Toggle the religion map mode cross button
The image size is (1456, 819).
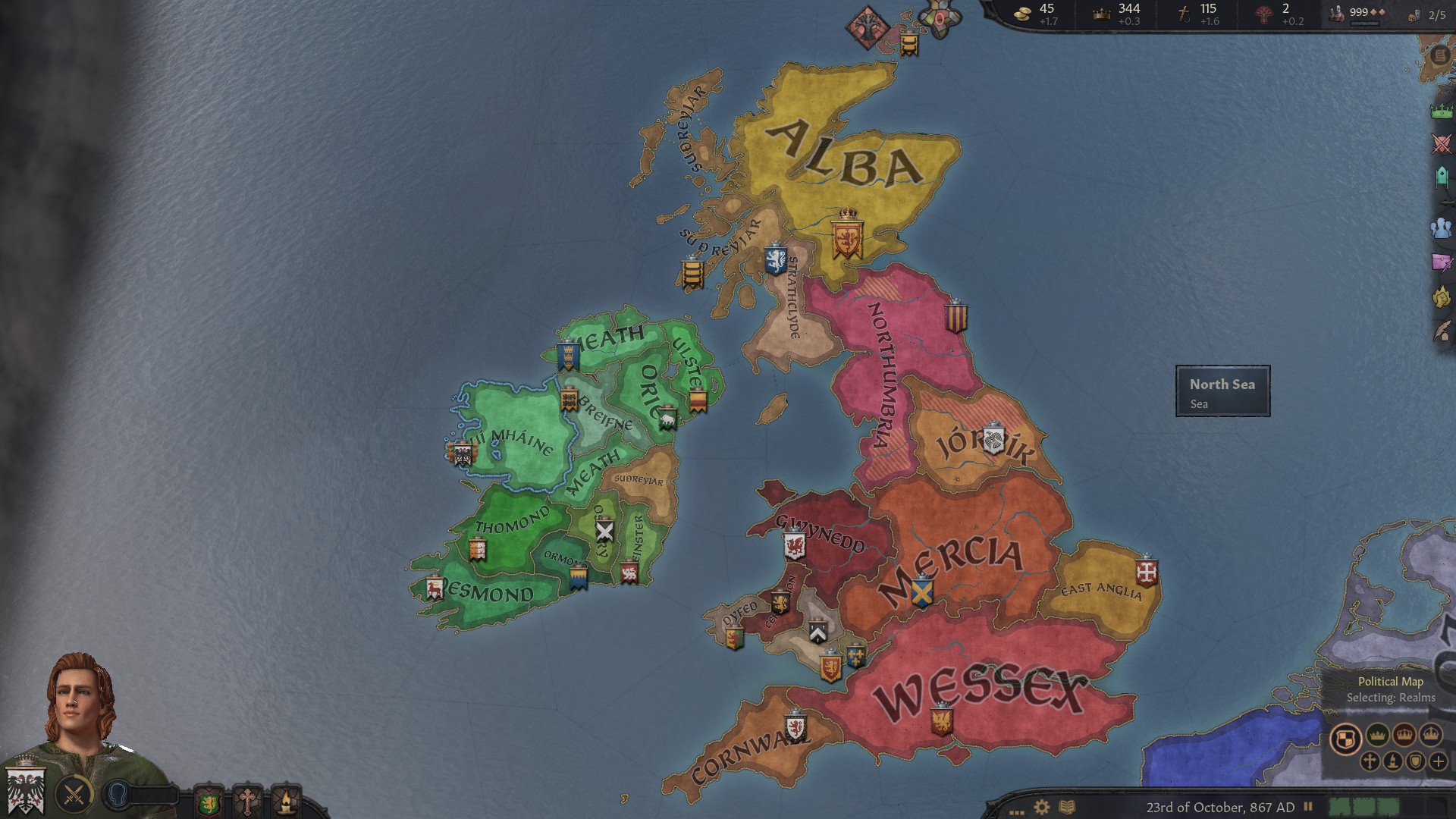coord(1370,761)
